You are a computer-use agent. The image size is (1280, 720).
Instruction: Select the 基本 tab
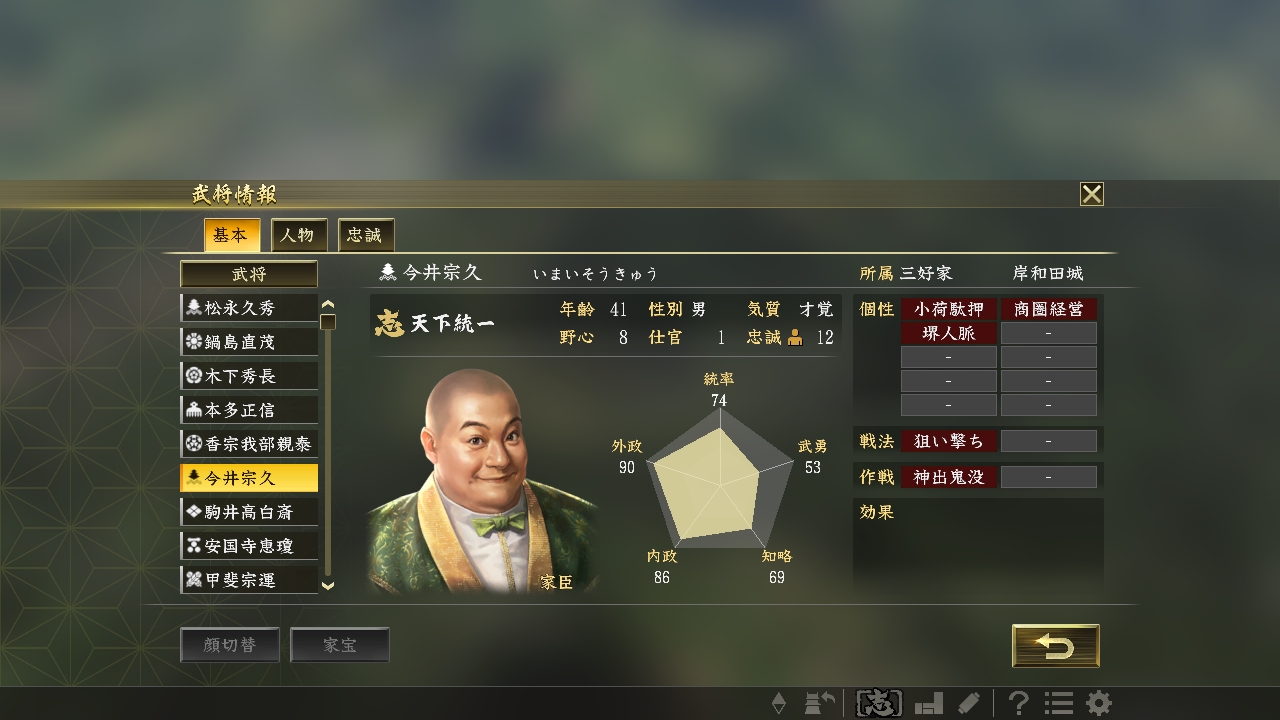pos(232,235)
